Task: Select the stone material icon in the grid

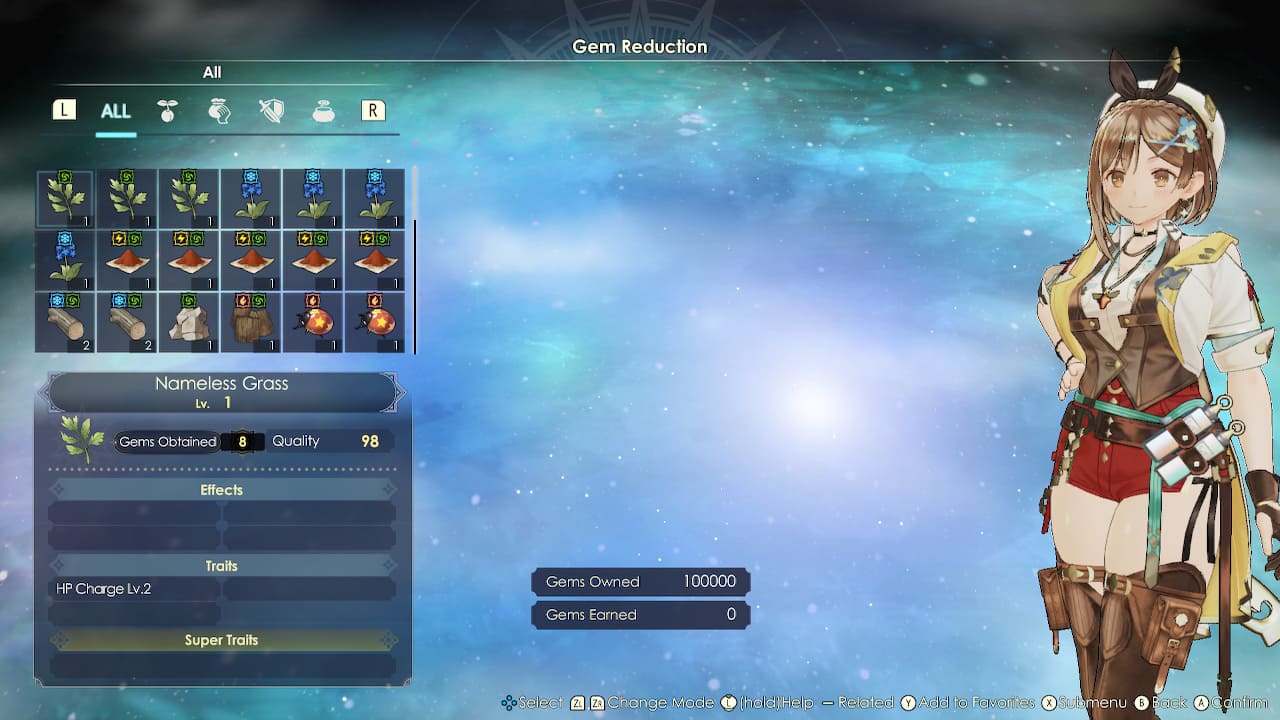Action: (x=188, y=320)
